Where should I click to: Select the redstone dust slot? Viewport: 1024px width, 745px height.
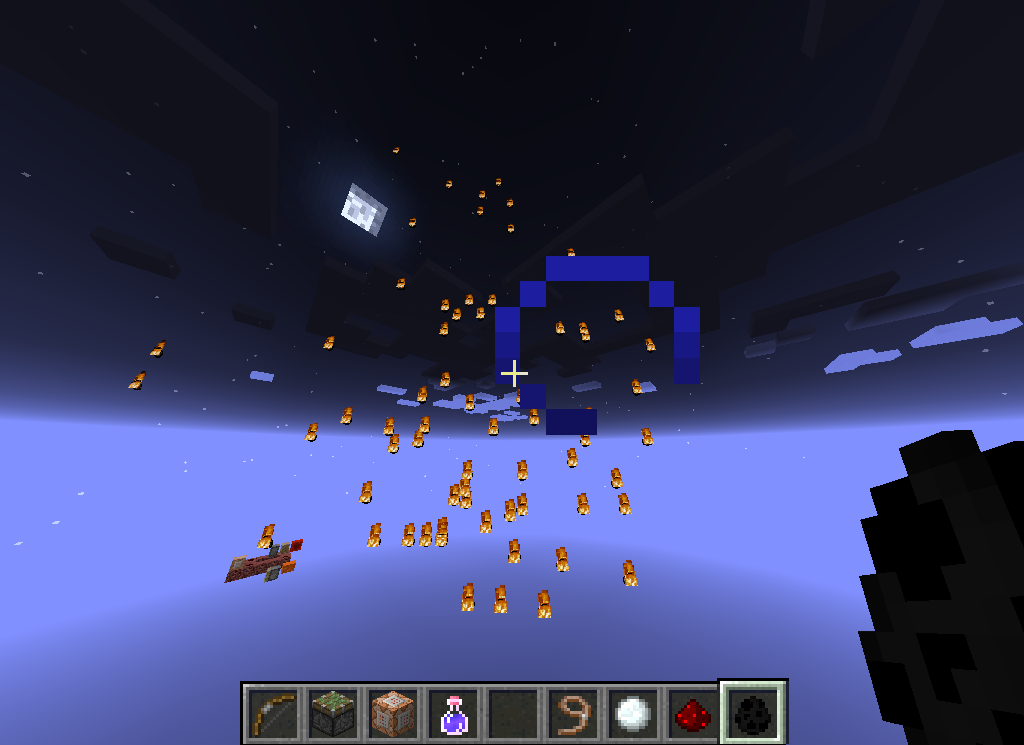(692, 714)
